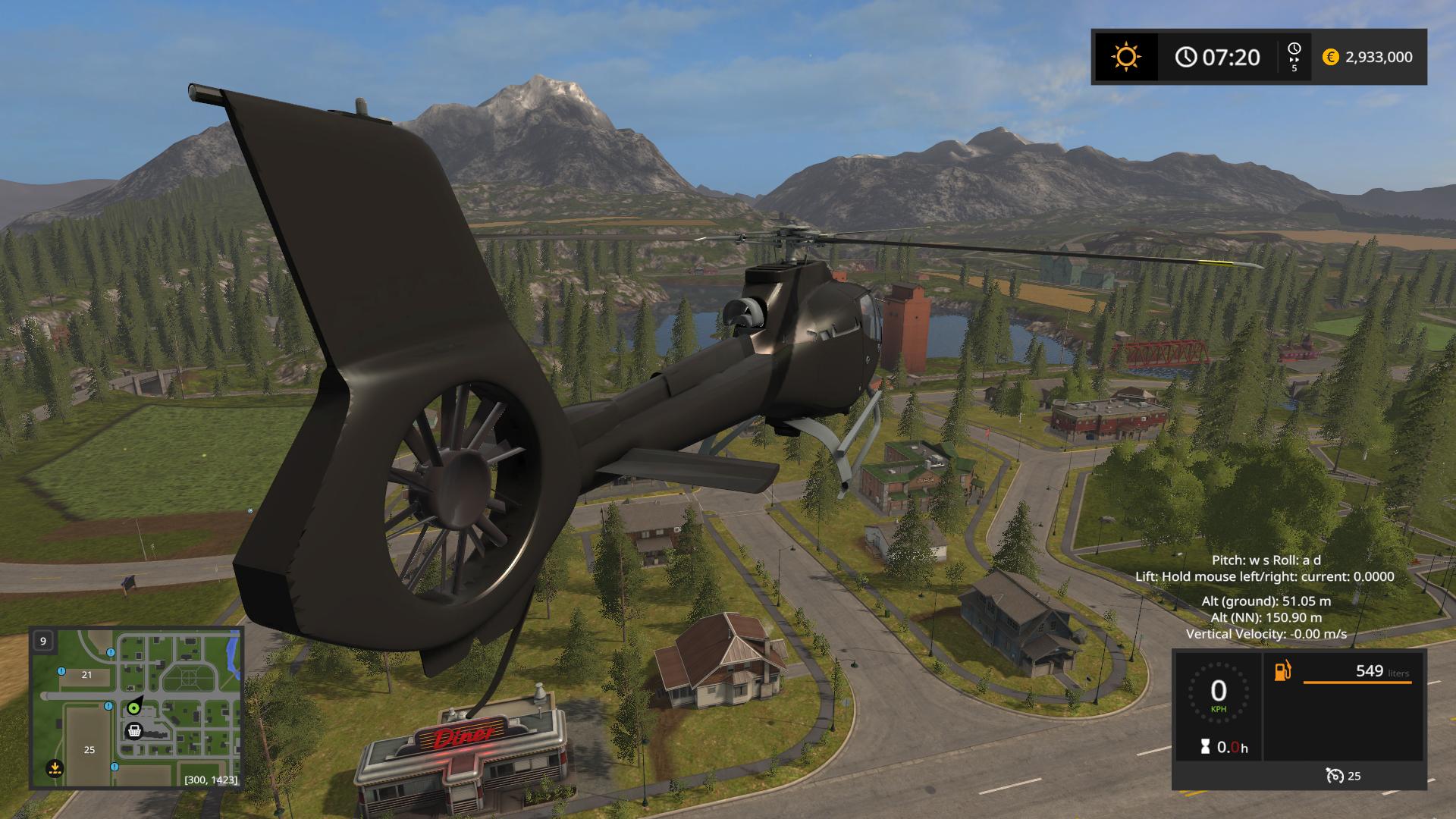Select the shop basket marker on minimap

(134, 731)
